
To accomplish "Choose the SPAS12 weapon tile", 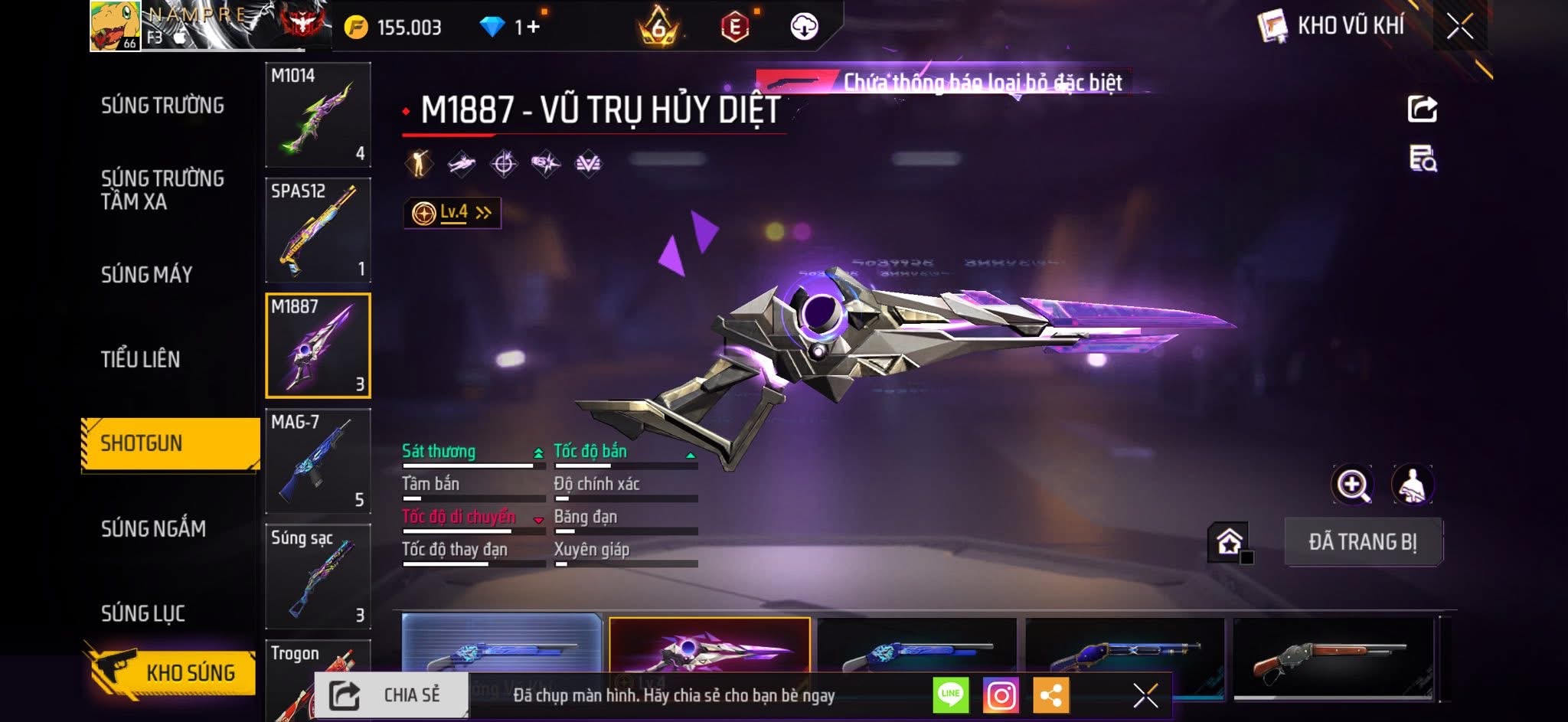I will 318,230.
